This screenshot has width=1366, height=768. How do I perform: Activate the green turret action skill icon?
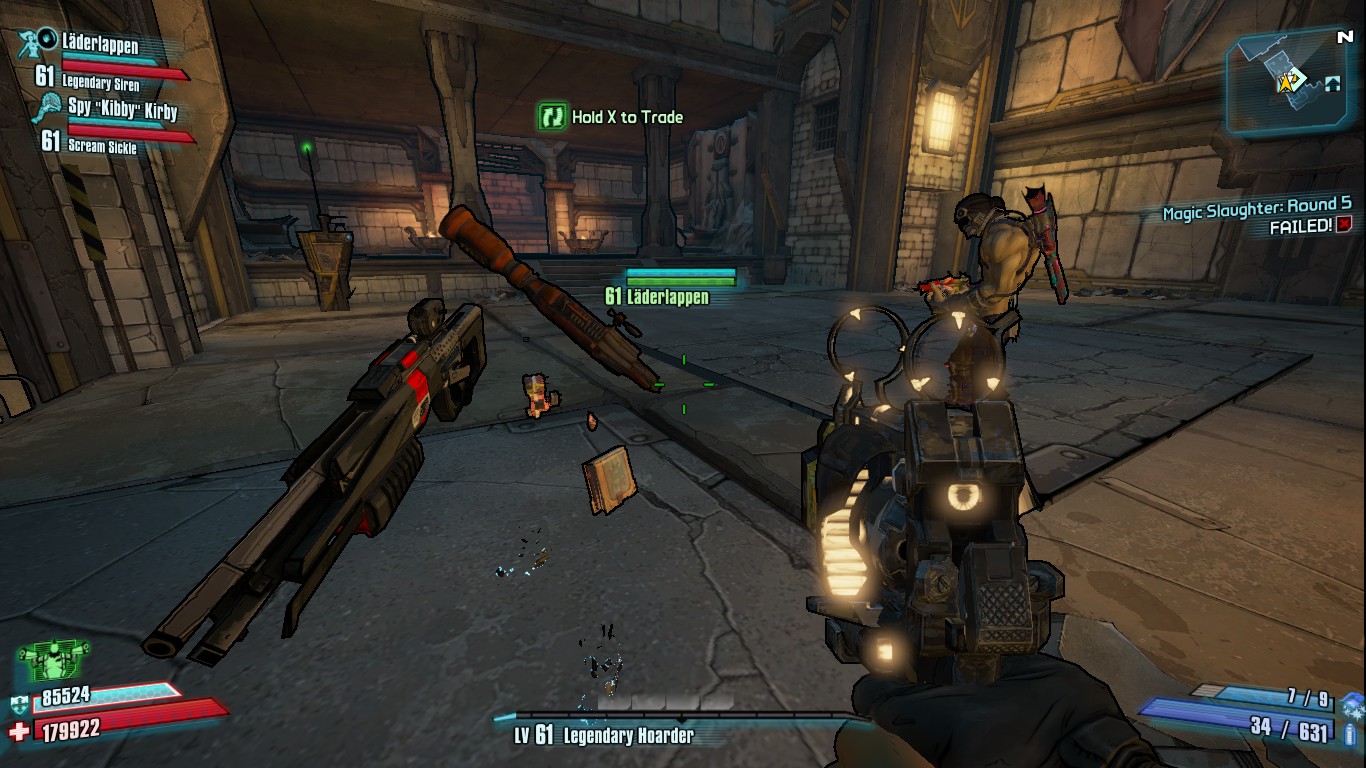pyautogui.click(x=53, y=662)
